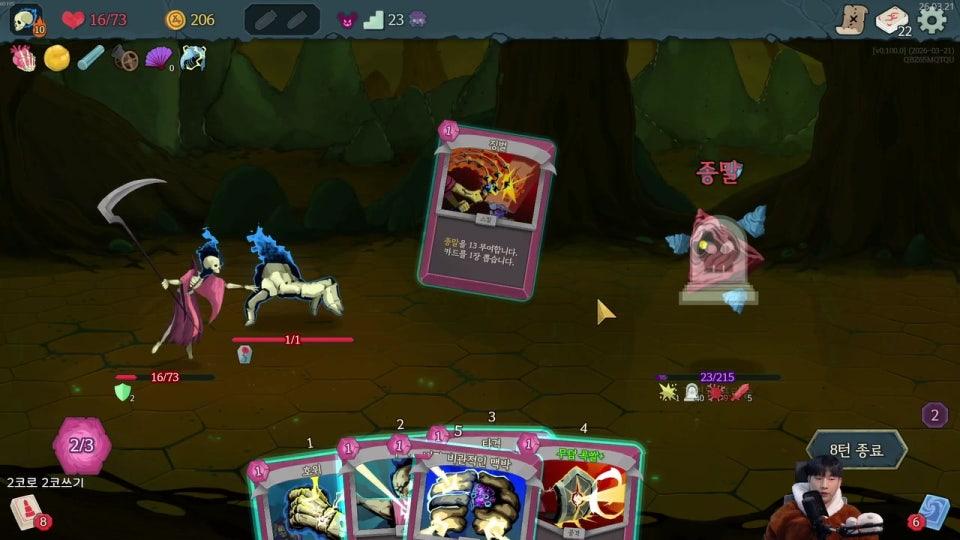Inspect the pink heart relic
The height and width of the screenshot is (540, 960).
24,58
